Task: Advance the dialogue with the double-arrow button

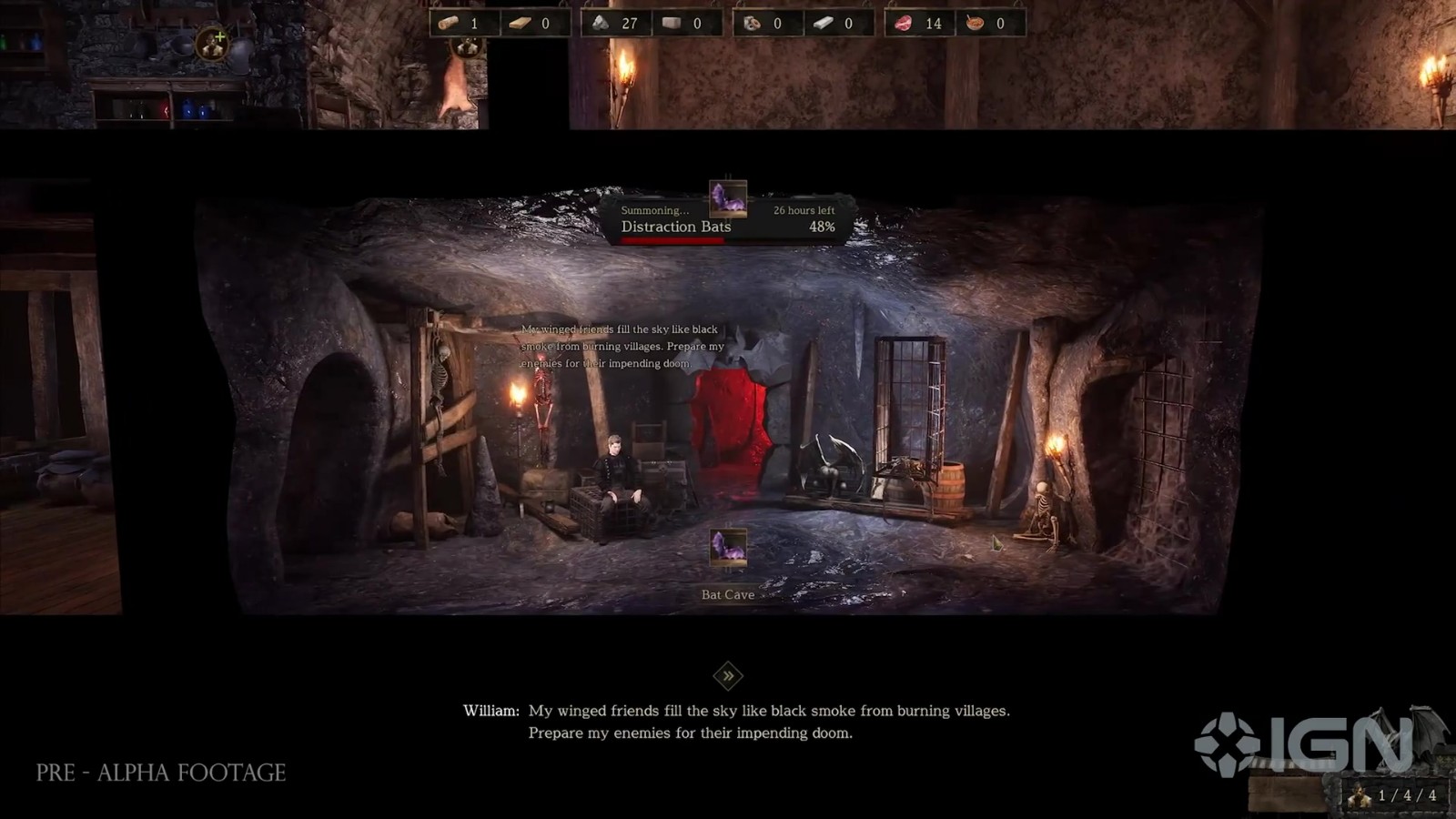Action: coord(728,675)
